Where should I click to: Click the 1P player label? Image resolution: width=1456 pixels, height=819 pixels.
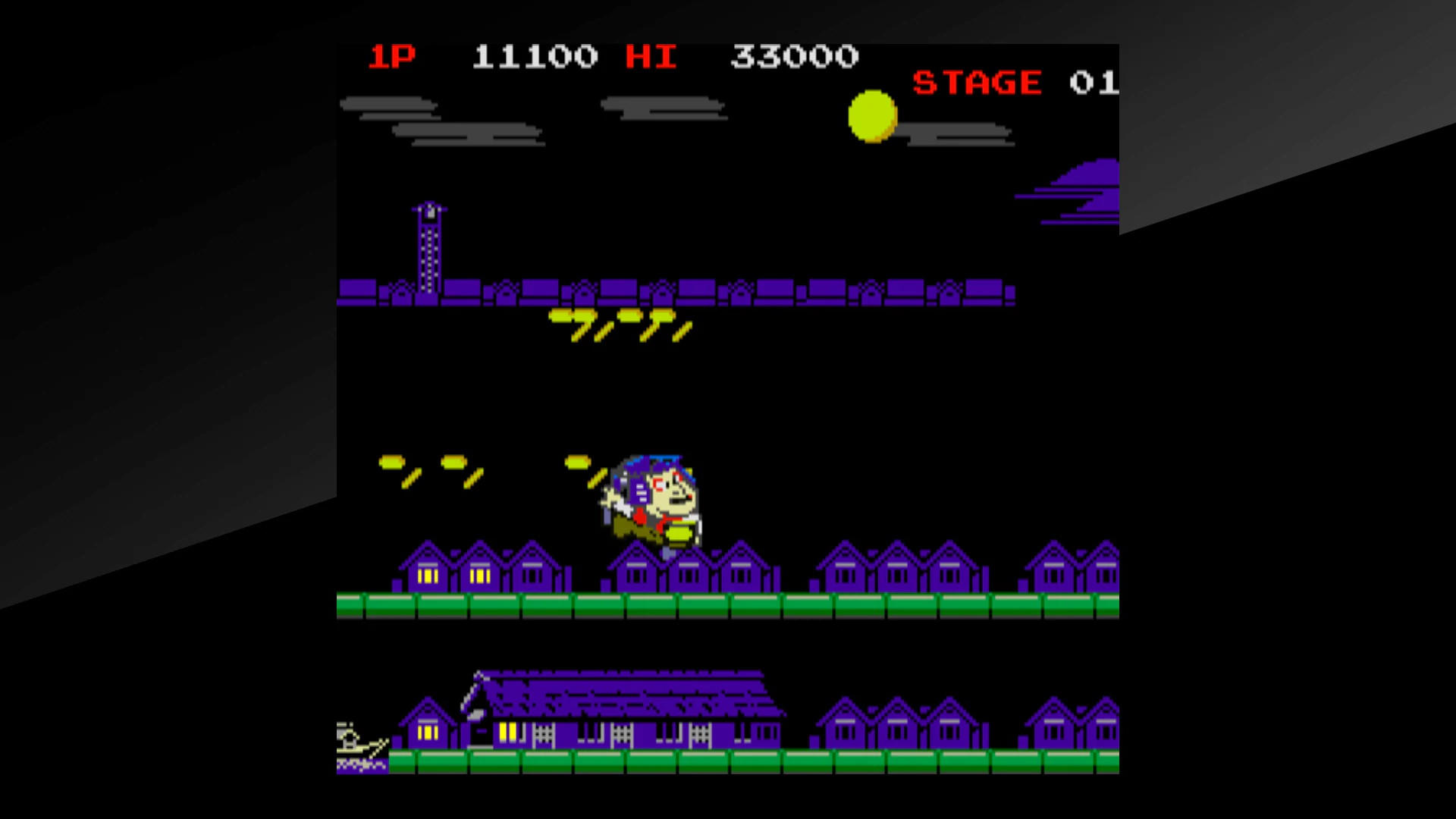point(393,55)
